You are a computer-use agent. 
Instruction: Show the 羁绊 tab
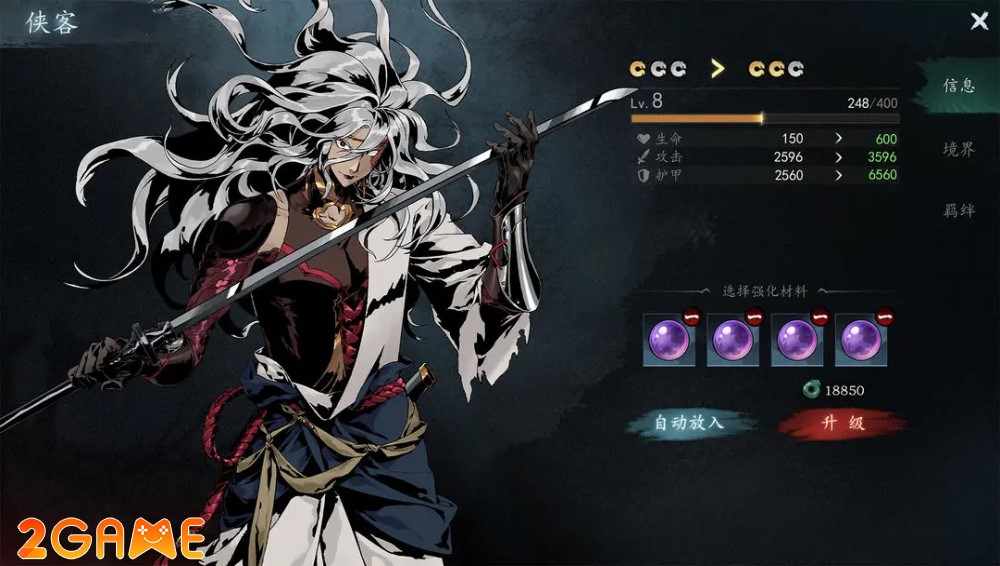pos(958,211)
